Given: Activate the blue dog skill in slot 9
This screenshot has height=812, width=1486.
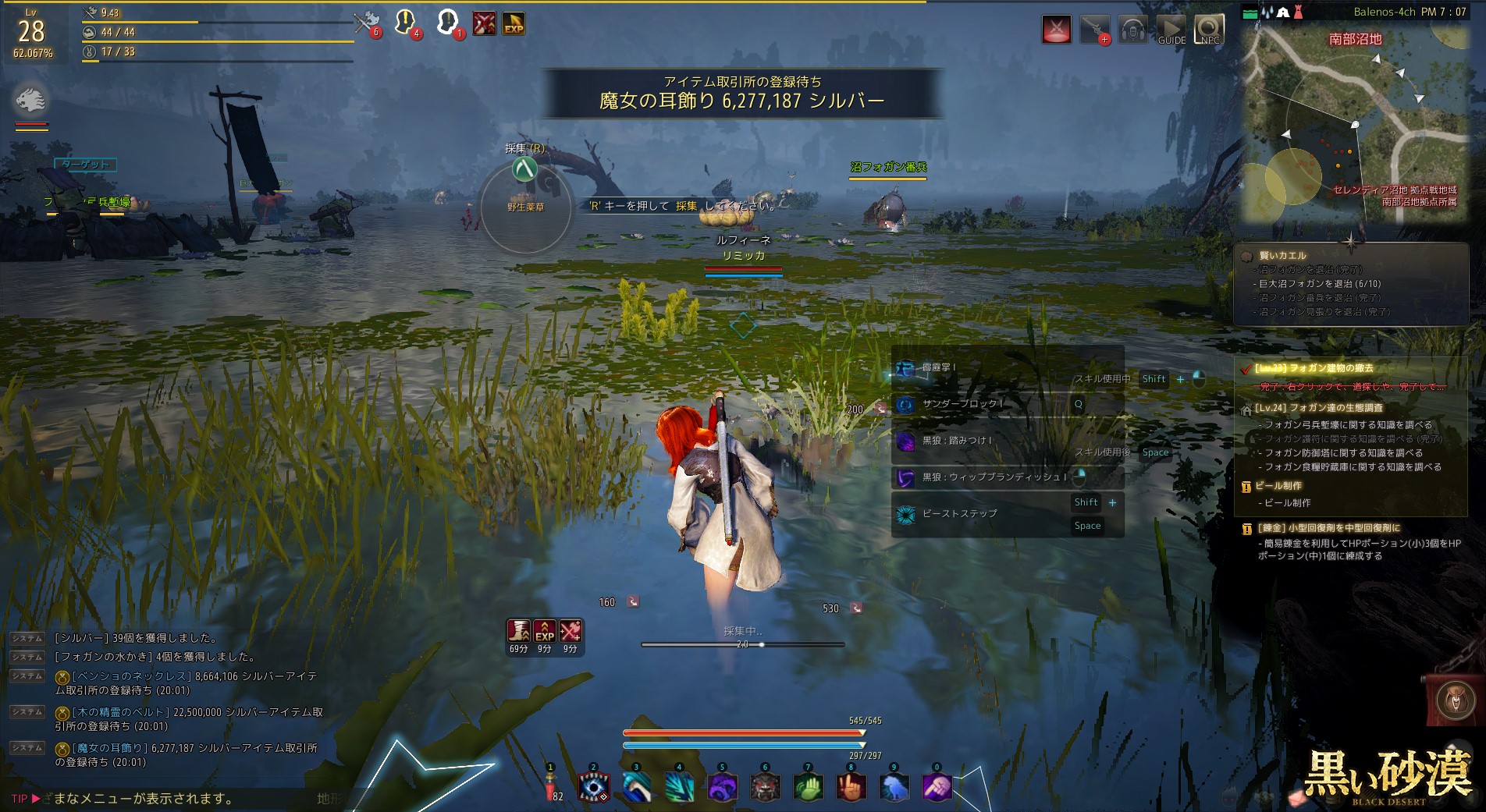Looking at the screenshot, I should 894,786.
